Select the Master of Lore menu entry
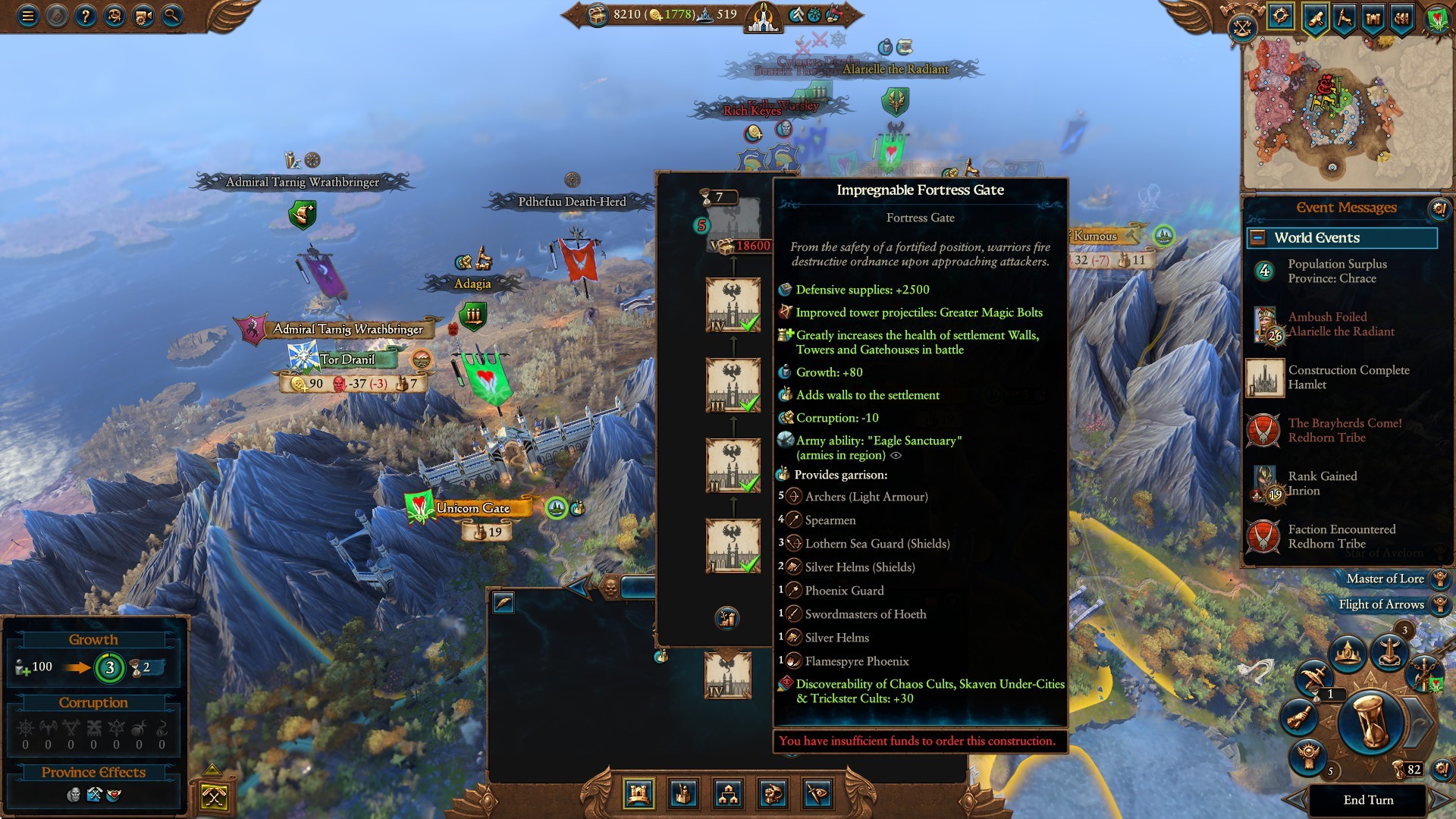Screen dimensions: 1456x819 (x=1385, y=579)
